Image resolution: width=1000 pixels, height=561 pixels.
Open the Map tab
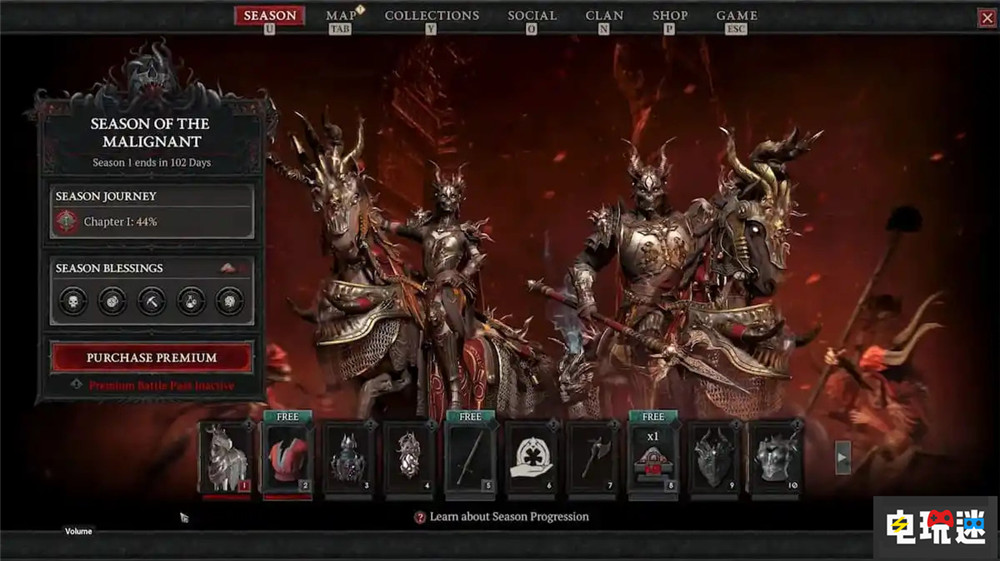(x=341, y=16)
